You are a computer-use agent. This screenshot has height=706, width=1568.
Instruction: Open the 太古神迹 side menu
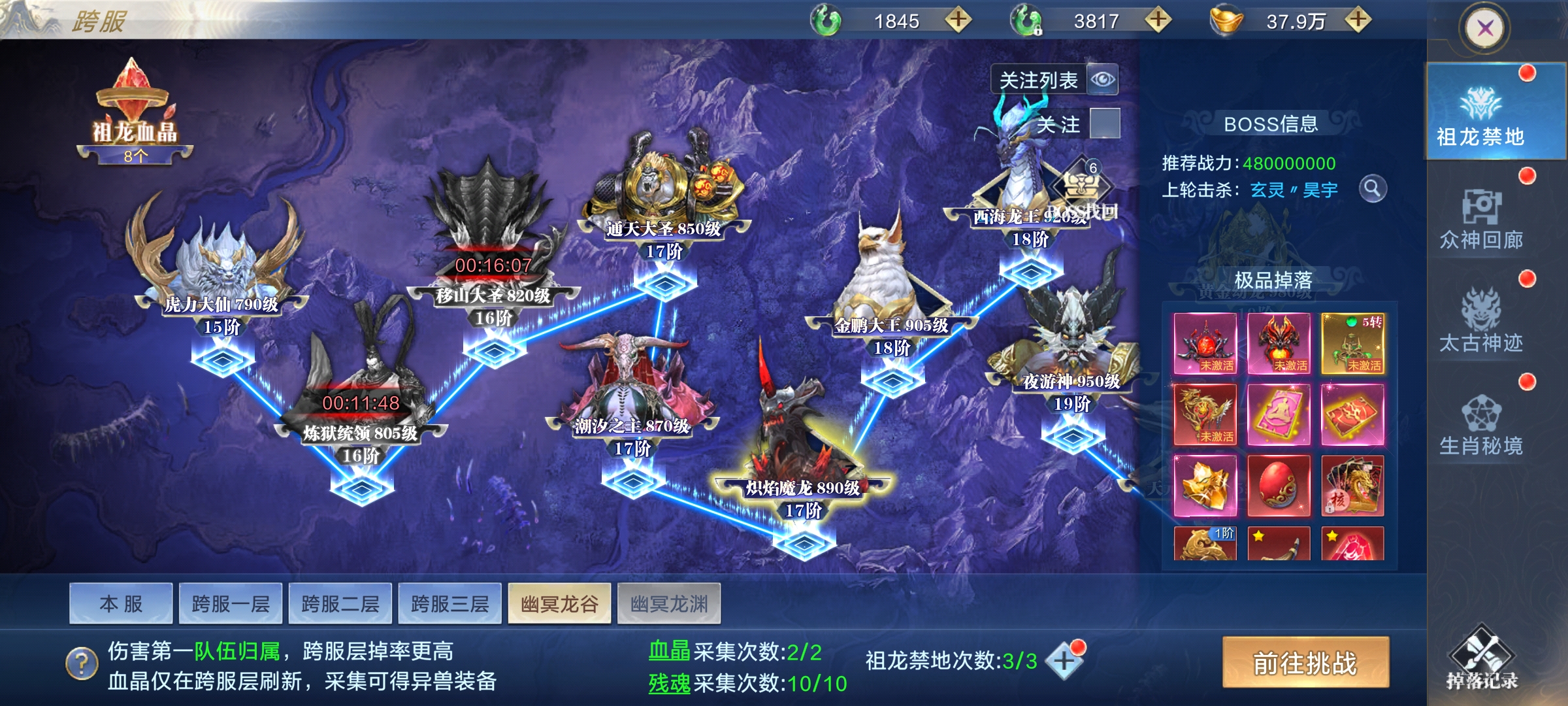click(x=1481, y=322)
